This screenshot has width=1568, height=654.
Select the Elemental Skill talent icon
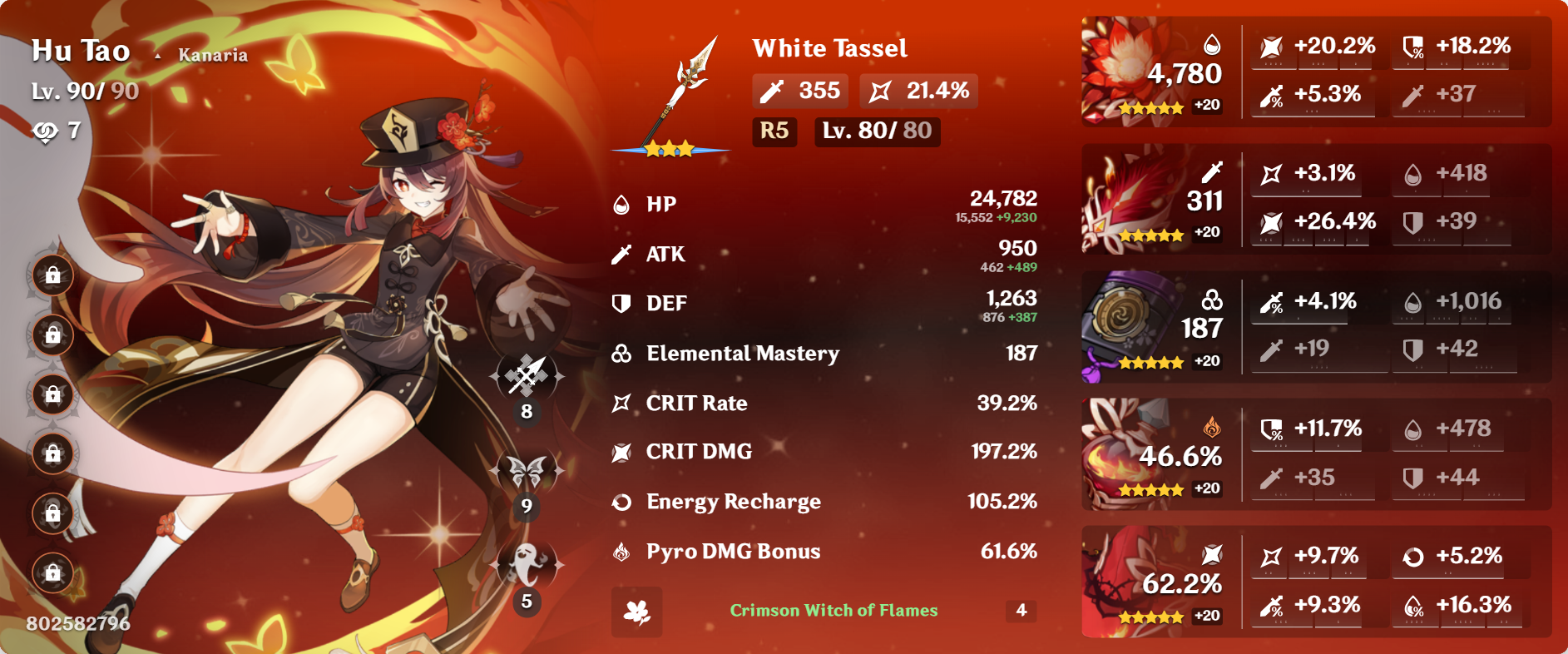(526, 472)
